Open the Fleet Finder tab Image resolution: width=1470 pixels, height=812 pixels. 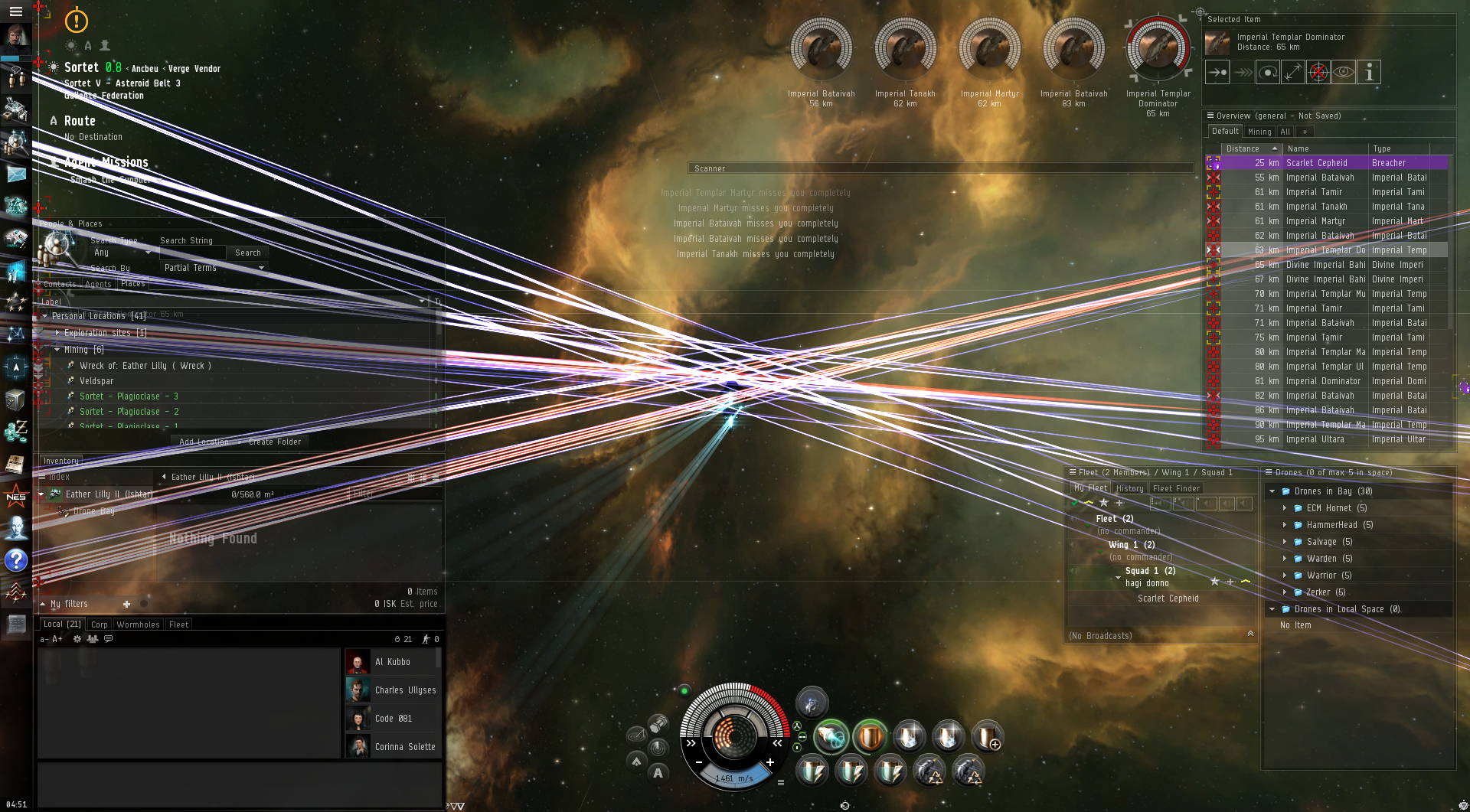[1176, 488]
